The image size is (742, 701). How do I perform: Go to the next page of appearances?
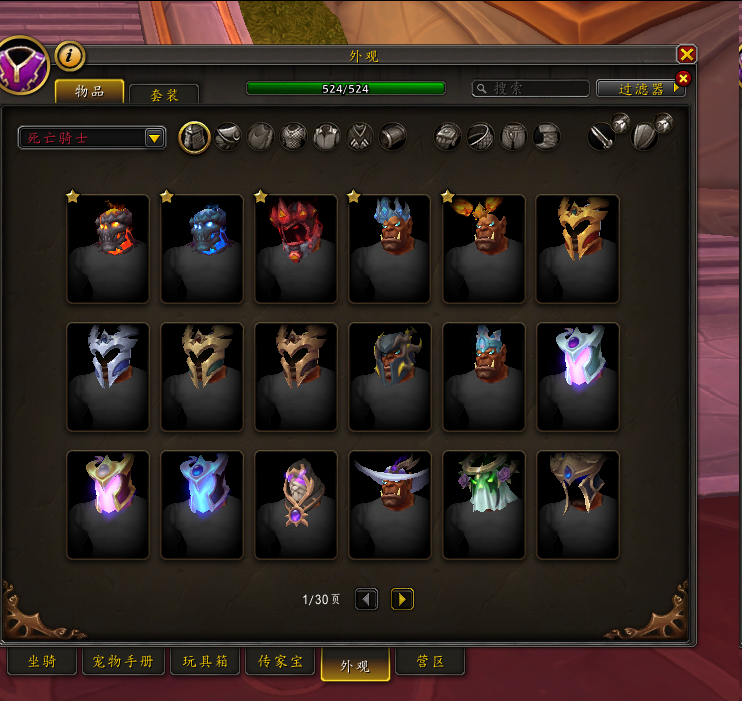[402, 599]
